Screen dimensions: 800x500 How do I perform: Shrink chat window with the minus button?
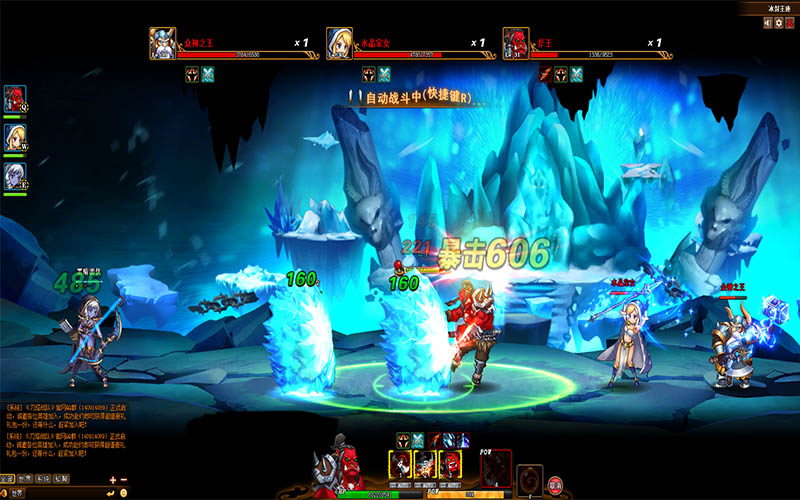point(124,479)
